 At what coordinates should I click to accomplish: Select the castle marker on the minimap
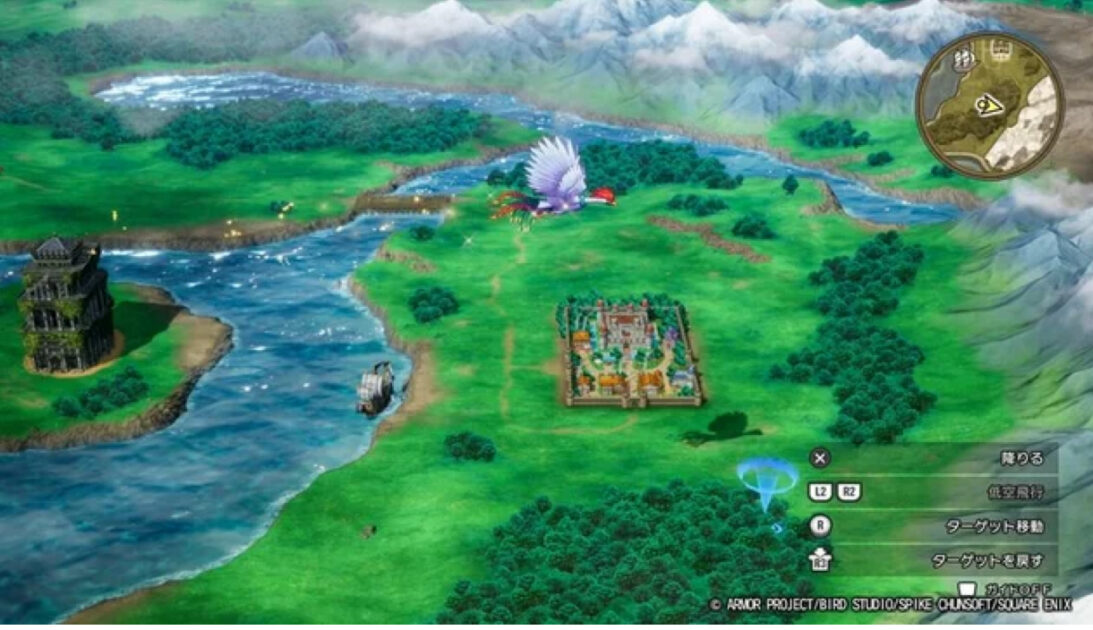[x=999, y=50]
